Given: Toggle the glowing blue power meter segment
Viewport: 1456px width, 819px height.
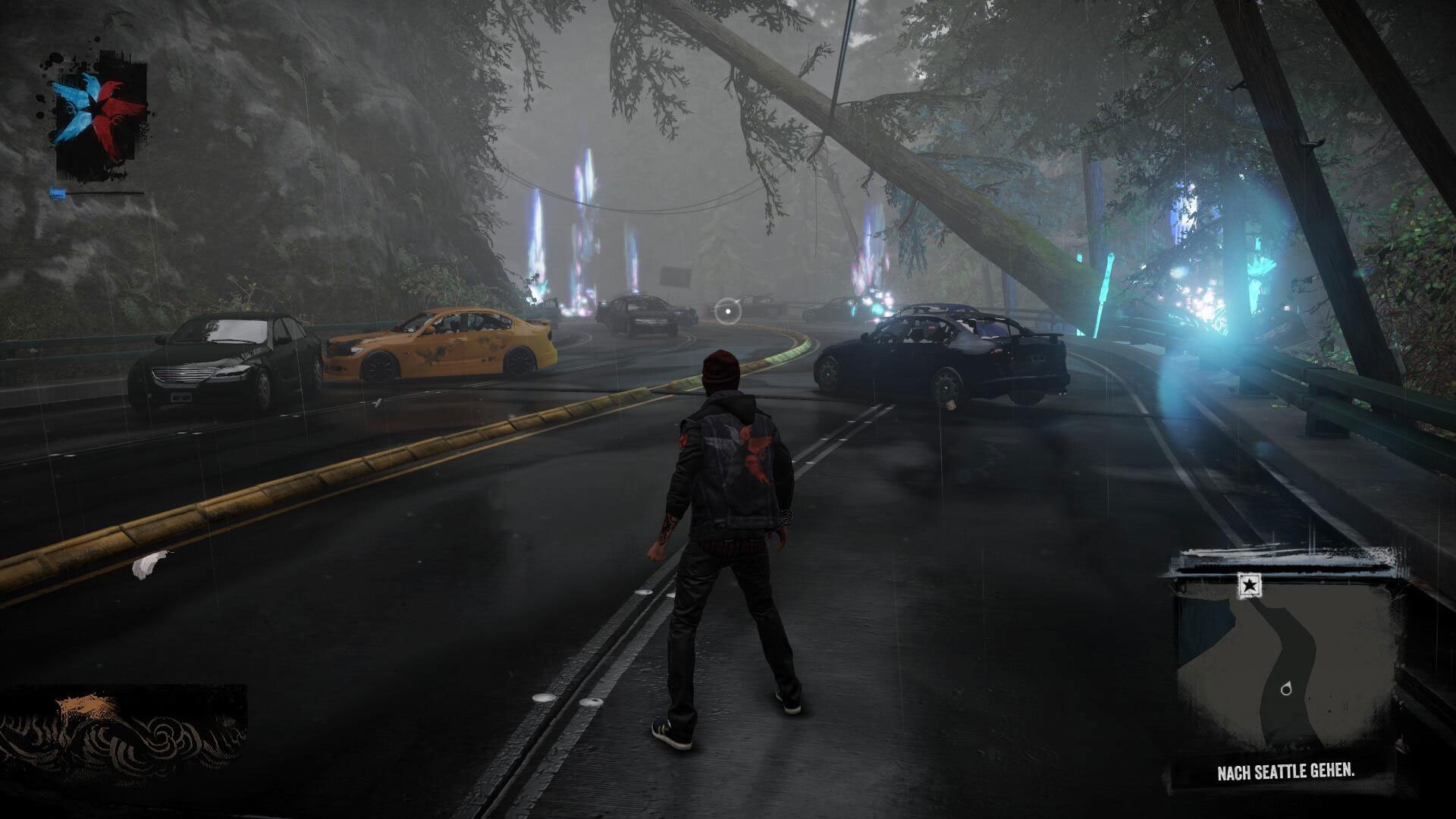Looking at the screenshot, I should click(x=59, y=193).
